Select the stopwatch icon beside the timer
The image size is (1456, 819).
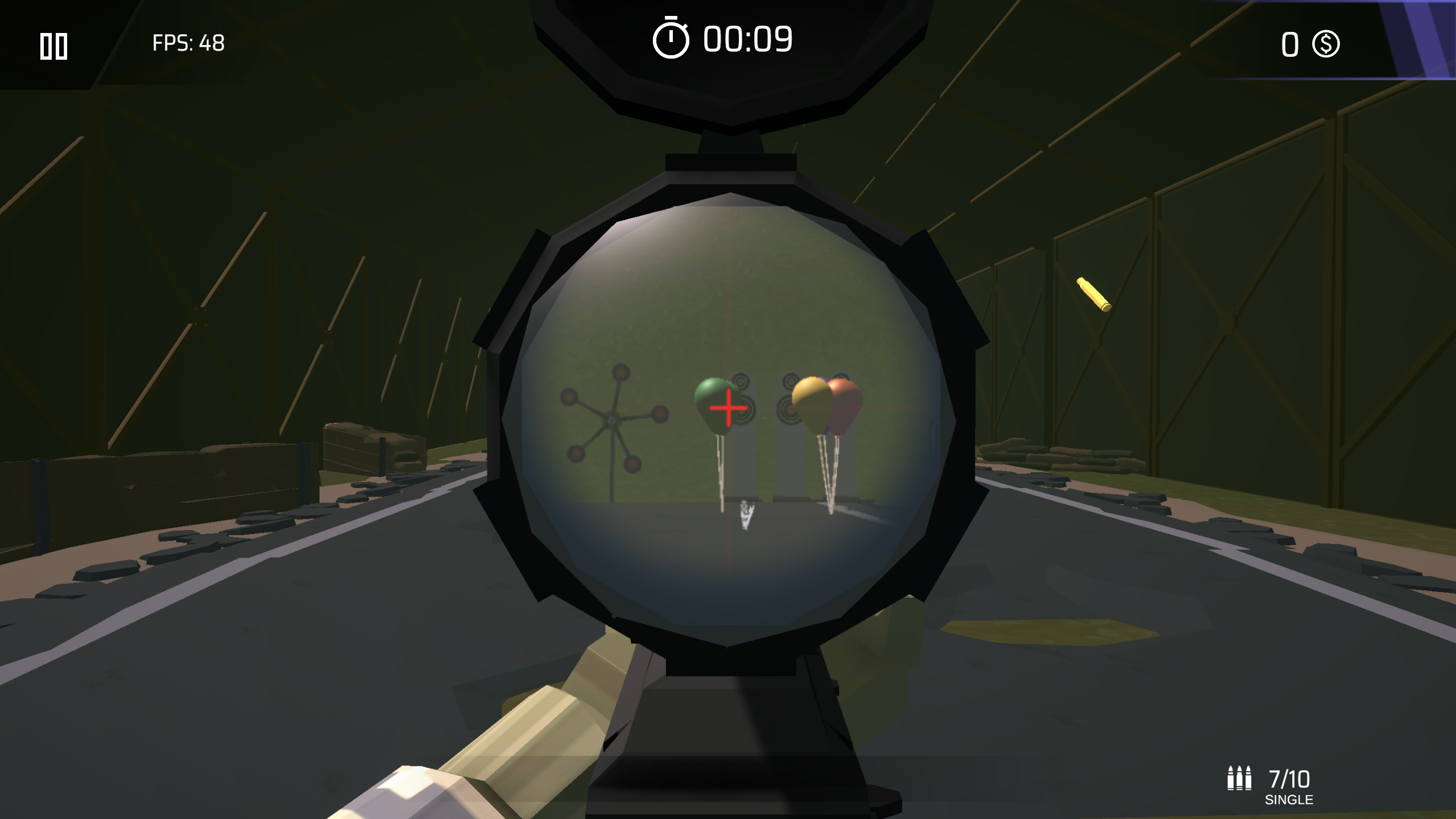[670, 39]
